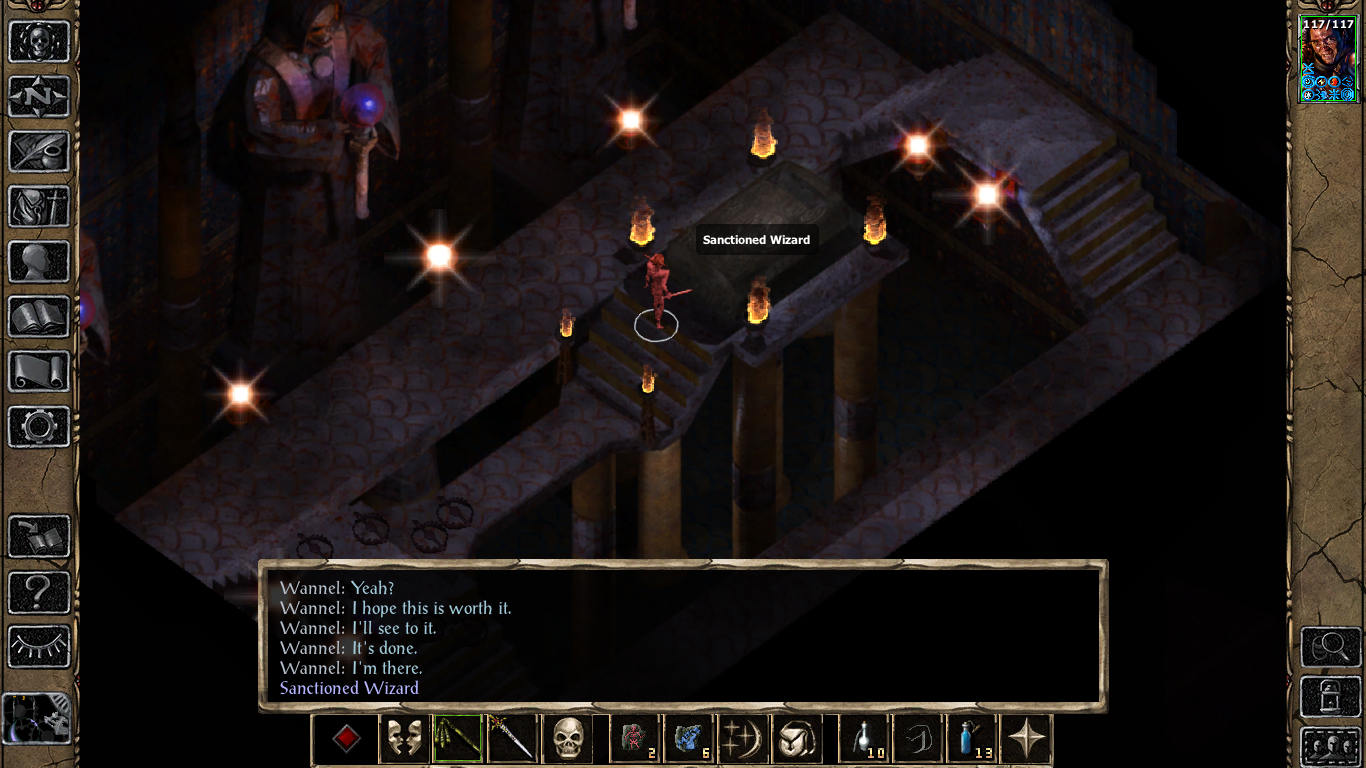Image resolution: width=1366 pixels, height=768 pixels.
Task: Select the character portrait
Action: [1327, 60]
